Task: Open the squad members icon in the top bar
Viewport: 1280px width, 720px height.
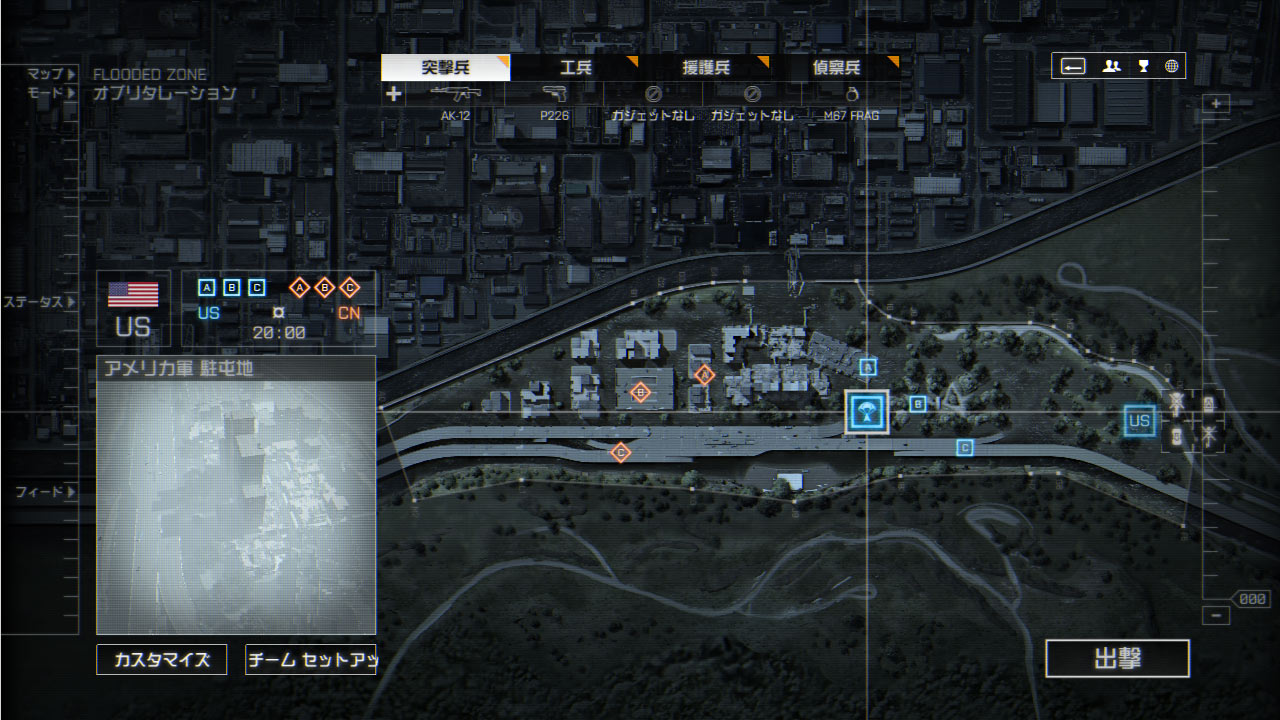Action: point(1111,67)
